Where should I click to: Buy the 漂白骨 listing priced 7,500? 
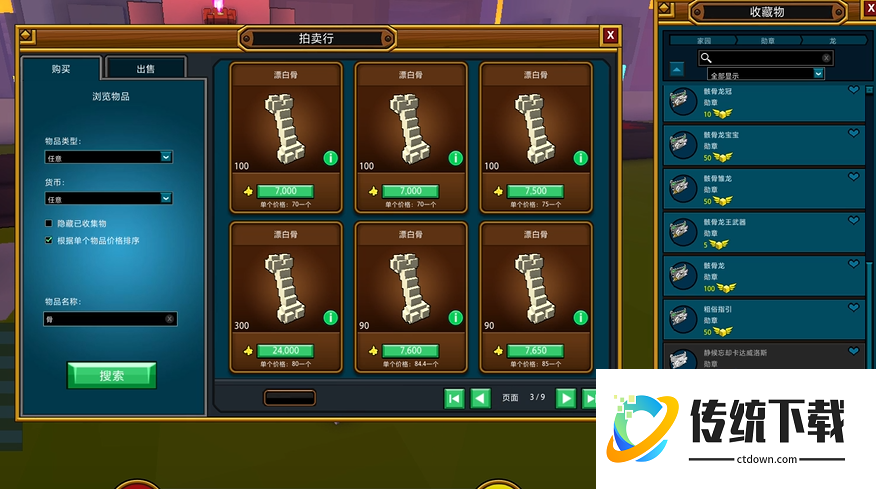pos(535,191)
